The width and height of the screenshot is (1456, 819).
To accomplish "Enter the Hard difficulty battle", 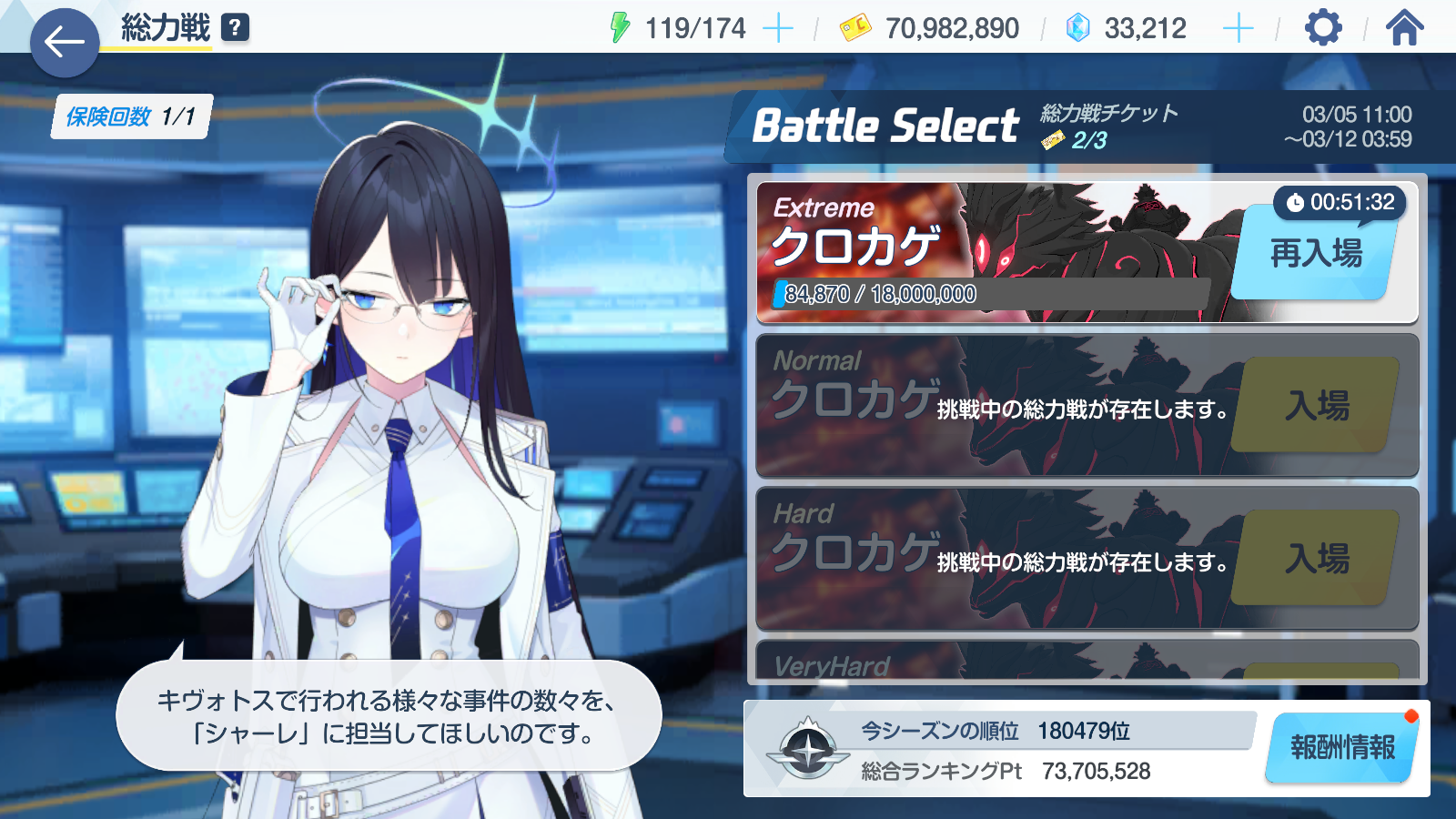I will 1317,559.
